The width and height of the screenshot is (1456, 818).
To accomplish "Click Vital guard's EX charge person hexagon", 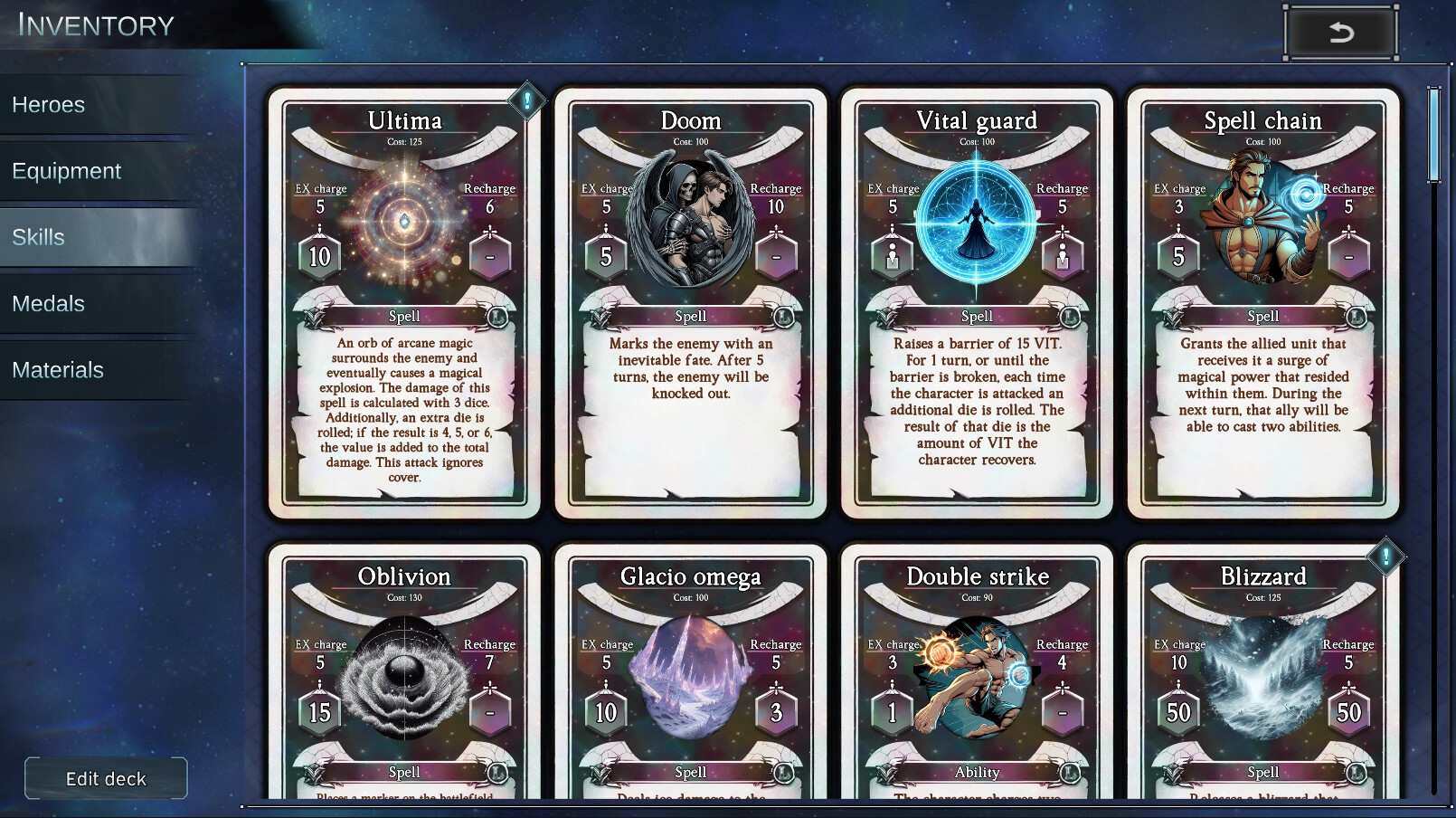I will tap(893, 254).
